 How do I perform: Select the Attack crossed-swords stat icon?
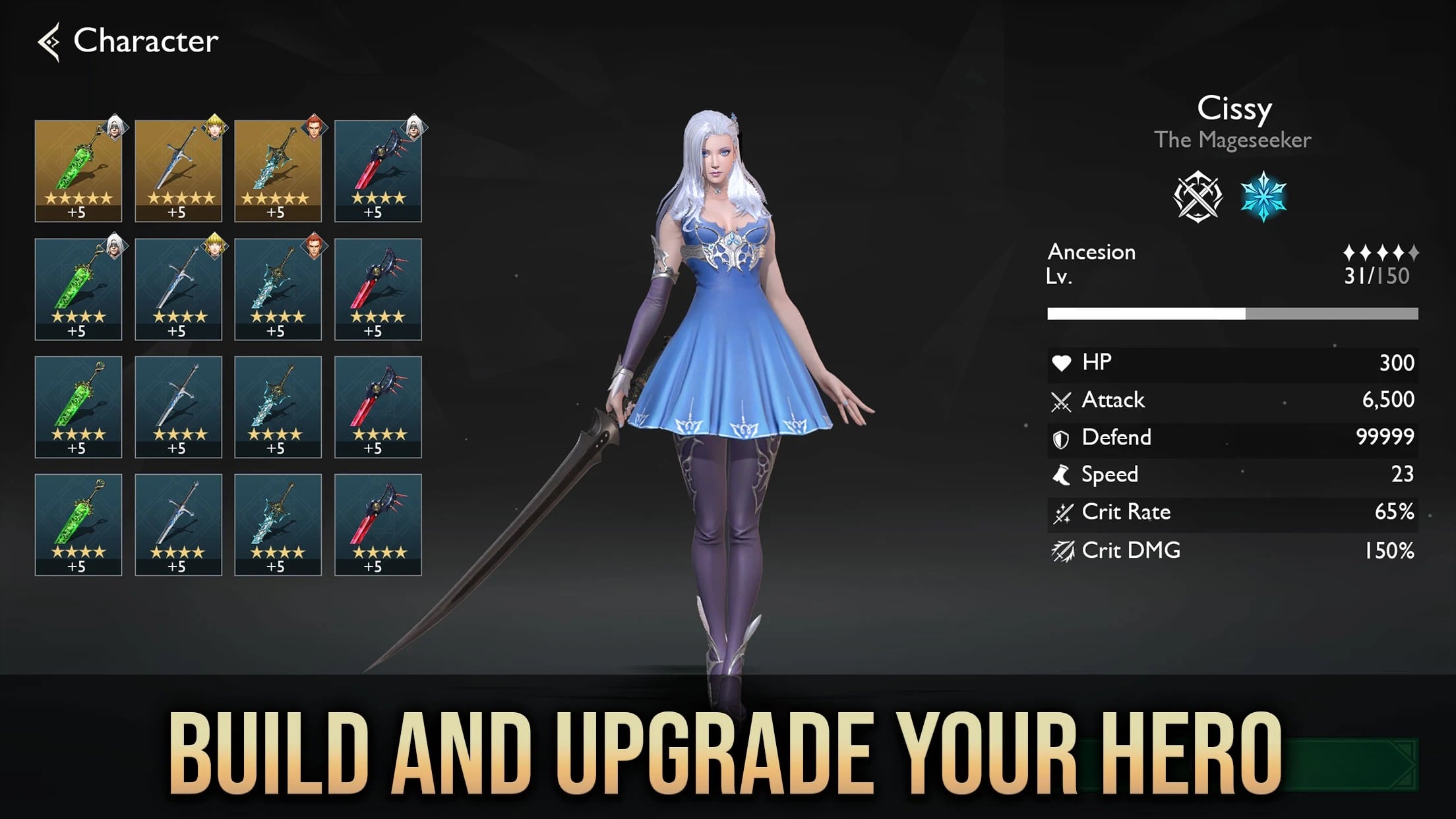tap(1062, 400)
